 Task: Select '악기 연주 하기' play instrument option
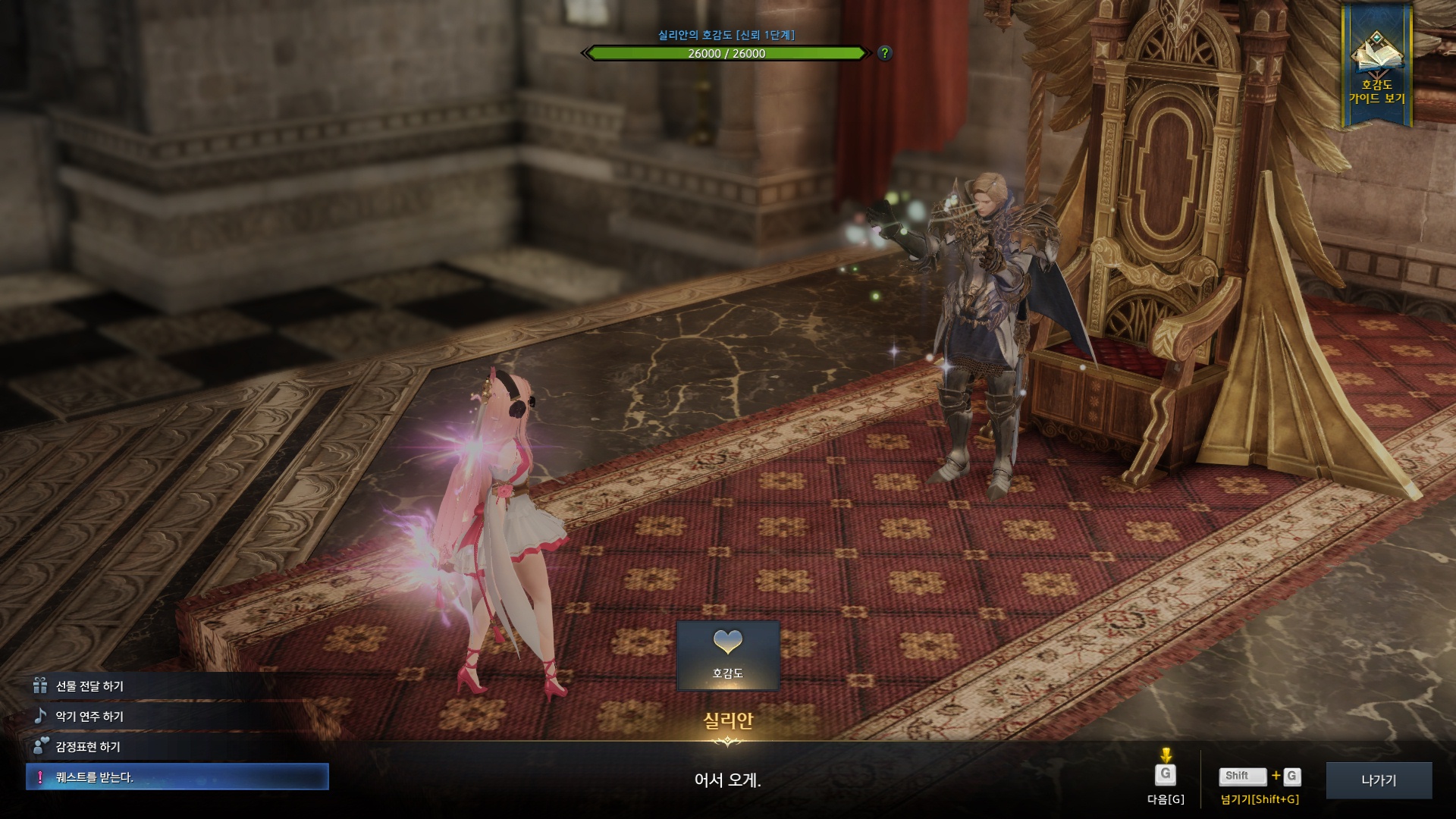tap(89, 717)
